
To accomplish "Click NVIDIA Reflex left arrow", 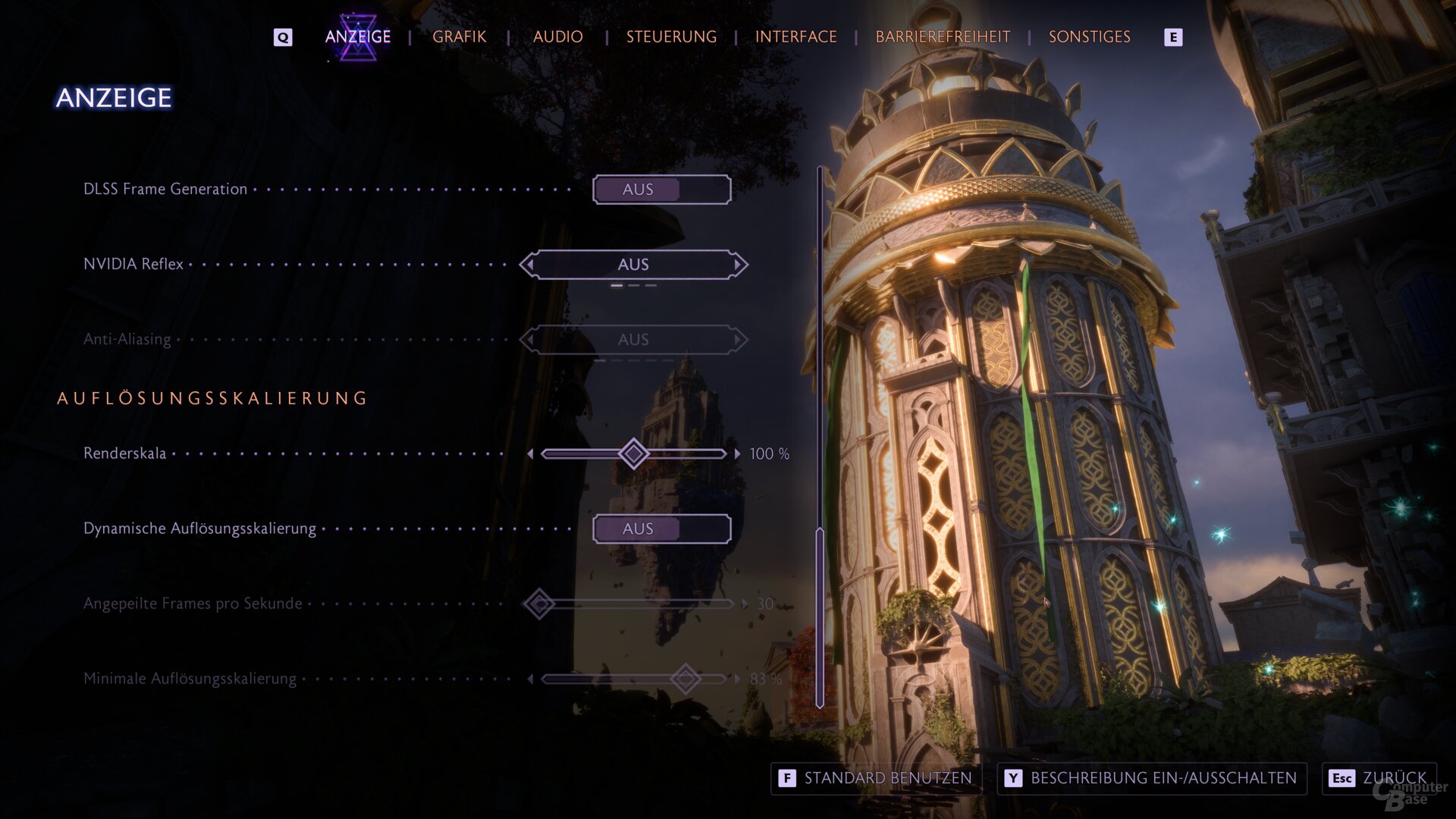I will (529, 265).
